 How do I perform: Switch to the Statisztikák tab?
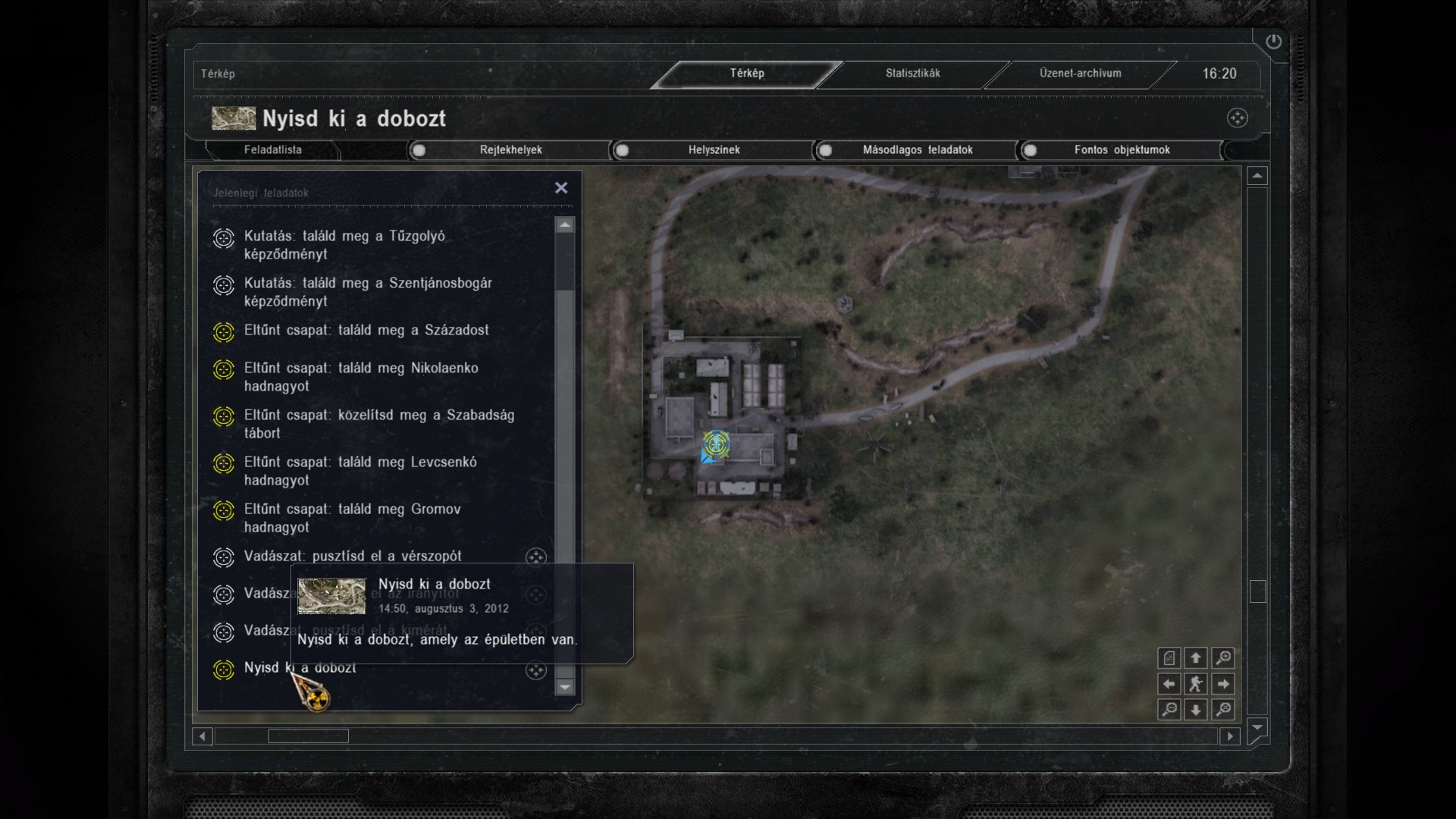coord(912,74)
